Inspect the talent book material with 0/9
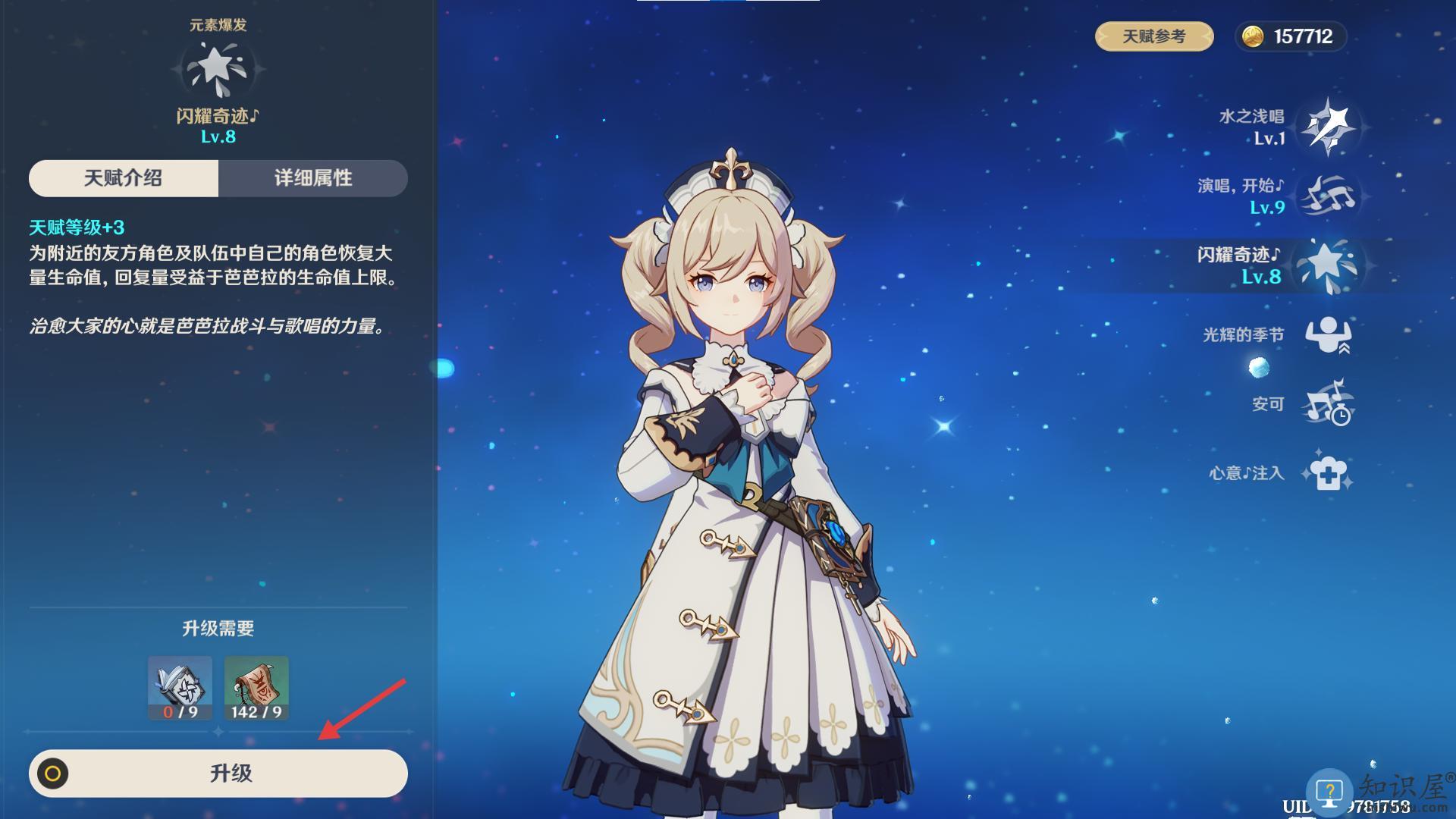The height and width of the screenshot is (819, 1456). click(180, 688)
